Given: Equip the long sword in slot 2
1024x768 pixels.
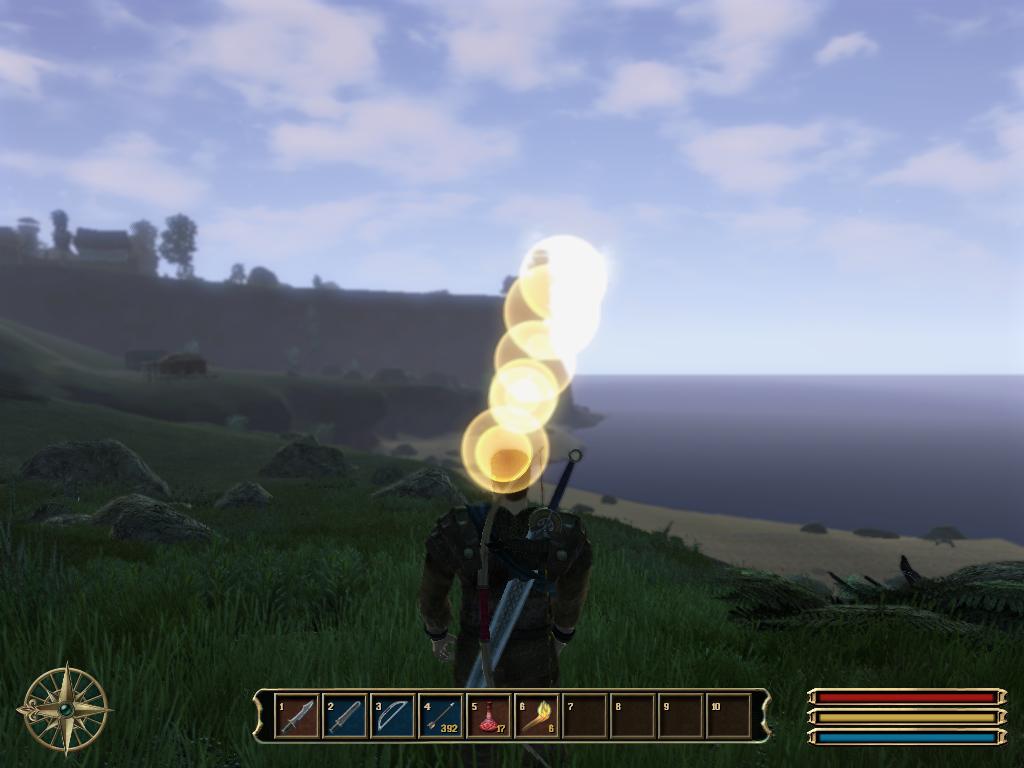Looking at the screenshot, I should (345, 716).
